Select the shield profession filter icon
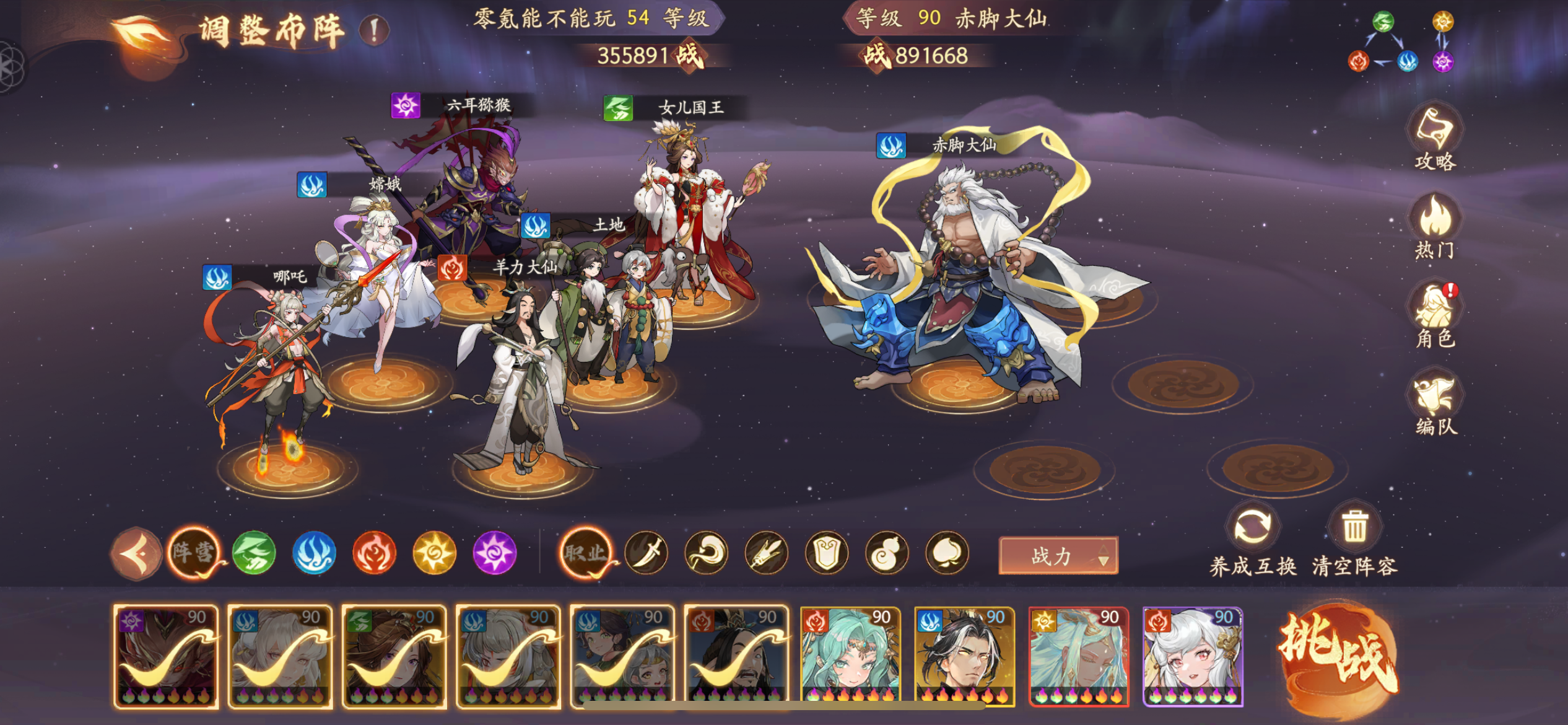This screenshot has height=725, width=1568. click(x=829, y=553)
